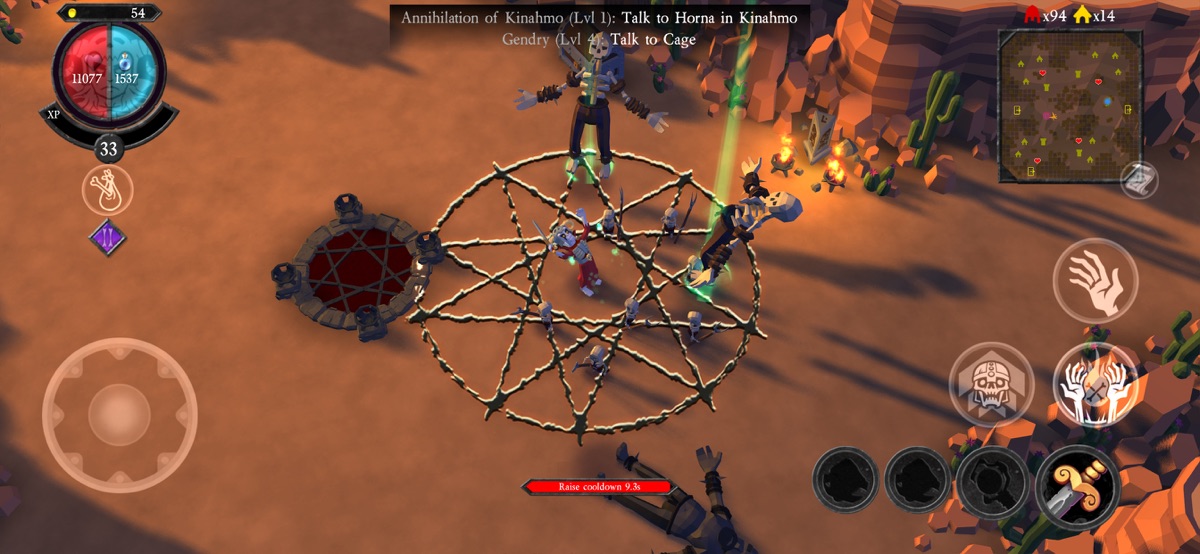Activate the skull helmet summon ability
The image size is (1200, 554).
[x=991, y=384]
